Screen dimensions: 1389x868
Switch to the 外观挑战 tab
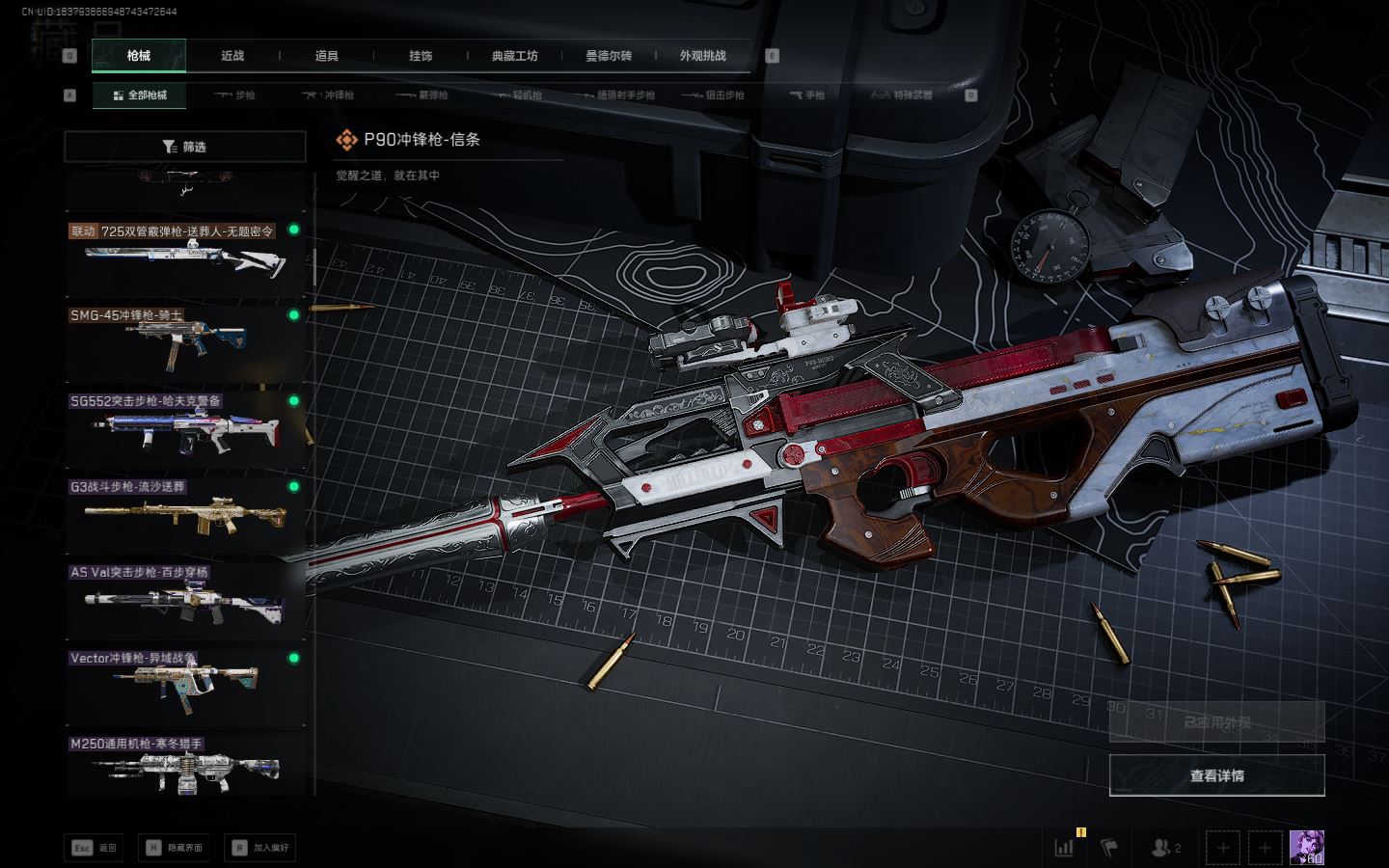tap(702, 56)
